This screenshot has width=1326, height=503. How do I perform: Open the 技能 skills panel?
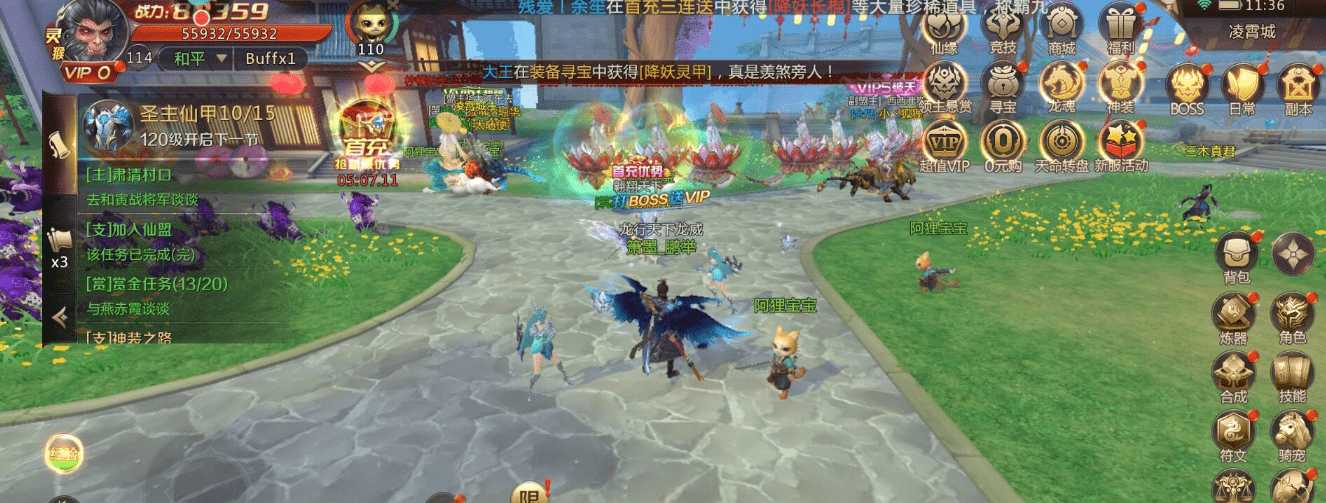coord(1293,375)
